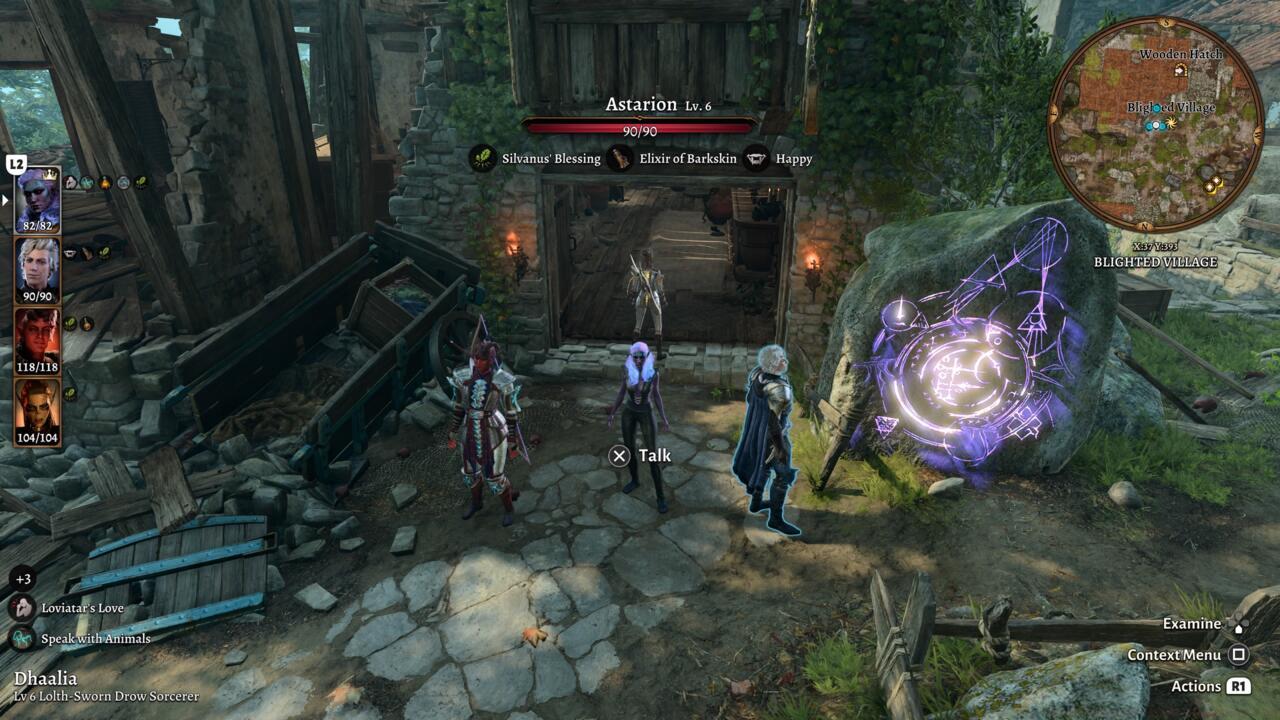
Task: View the Speak with Animals condition icon
Action: tap(22, 638)
